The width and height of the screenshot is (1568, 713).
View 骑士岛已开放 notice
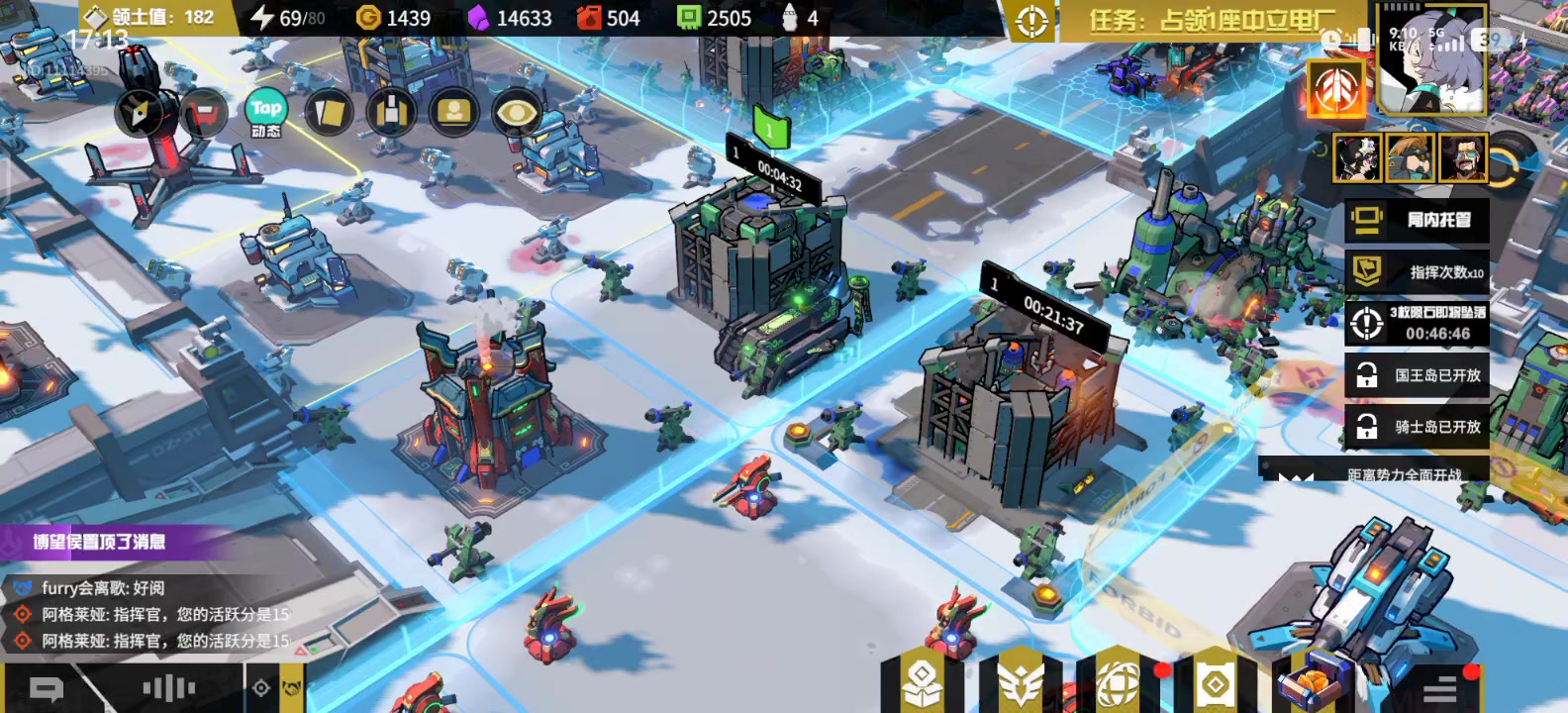pyautogui.click(x=1417, y=427)
